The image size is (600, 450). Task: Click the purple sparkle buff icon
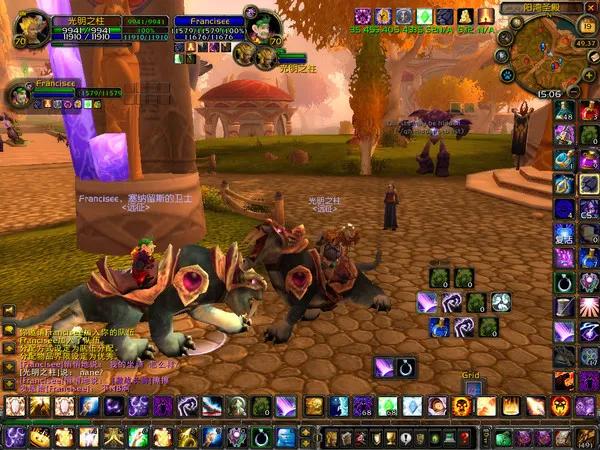[363, 16]
